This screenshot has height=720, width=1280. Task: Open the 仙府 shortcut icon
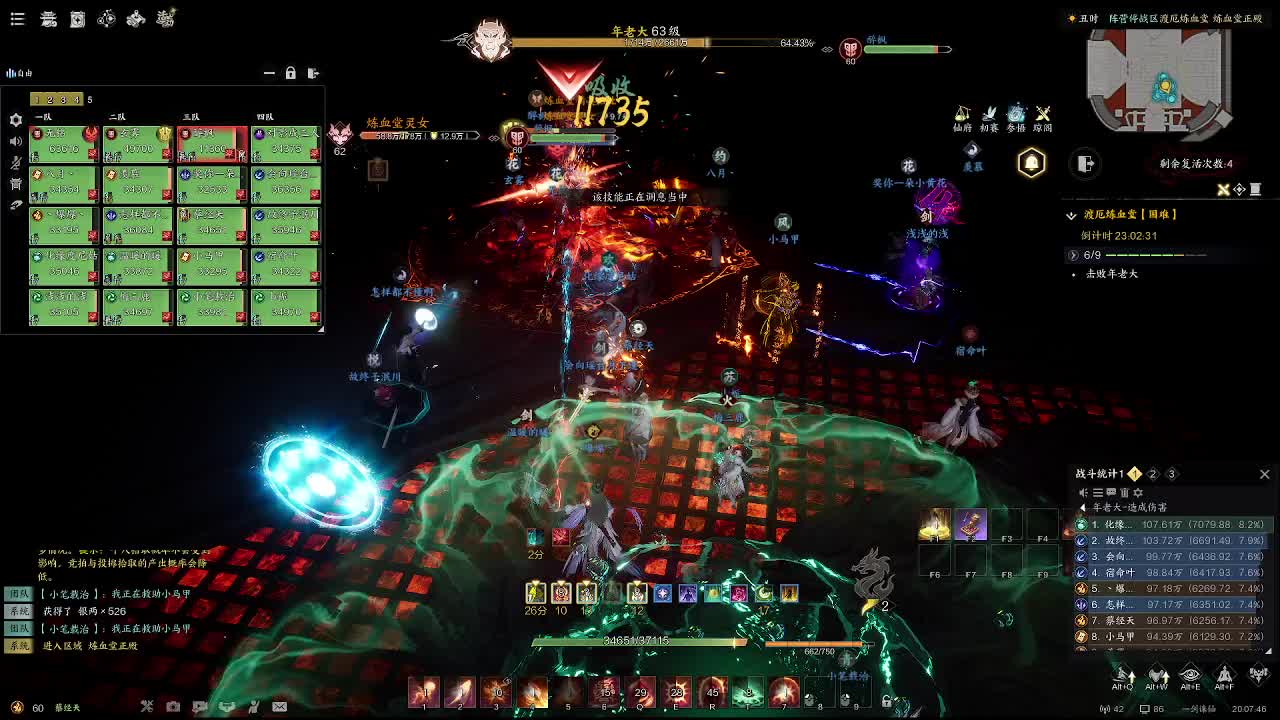click(x=962, y=115)
